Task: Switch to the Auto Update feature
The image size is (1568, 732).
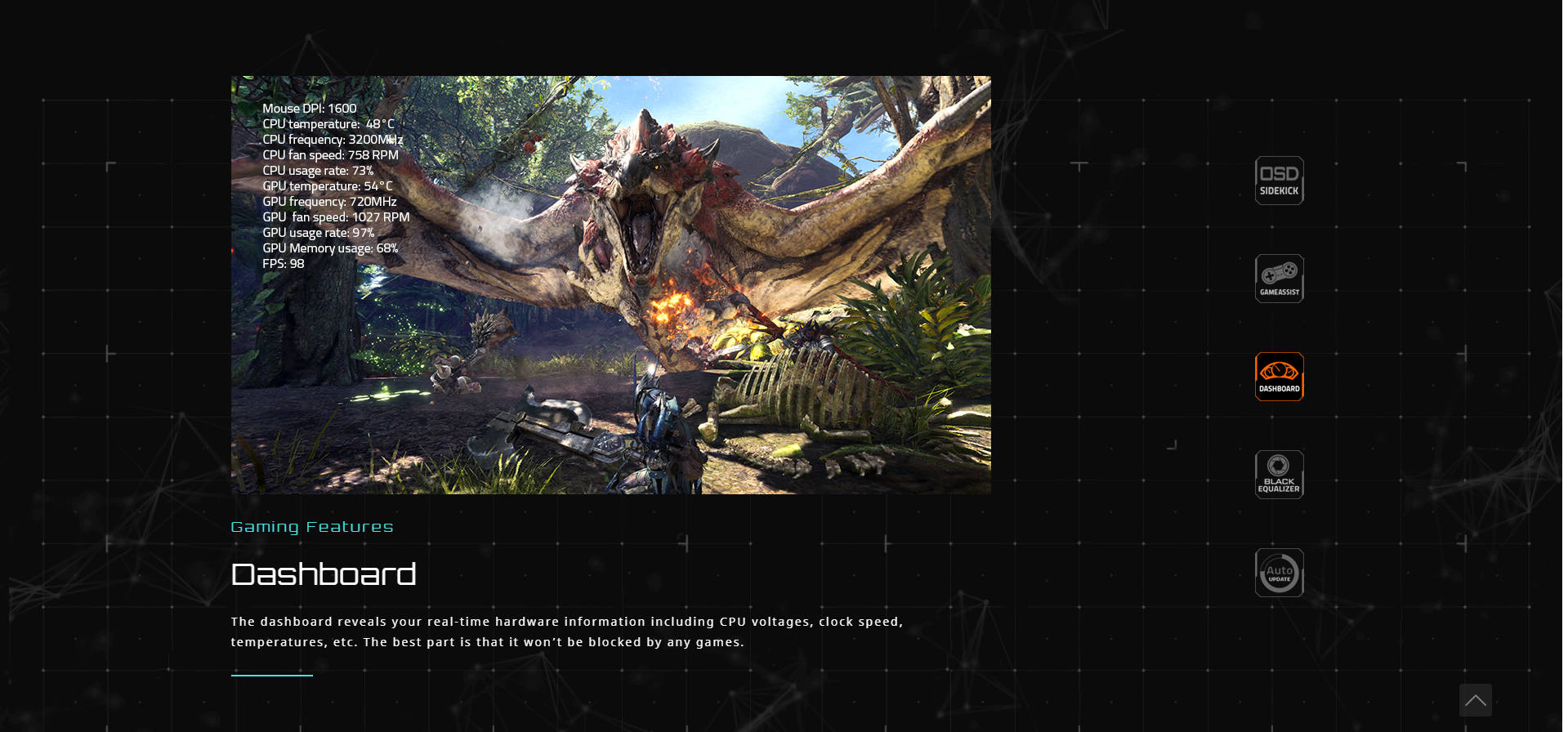Action: click(x=1279, y=573)
